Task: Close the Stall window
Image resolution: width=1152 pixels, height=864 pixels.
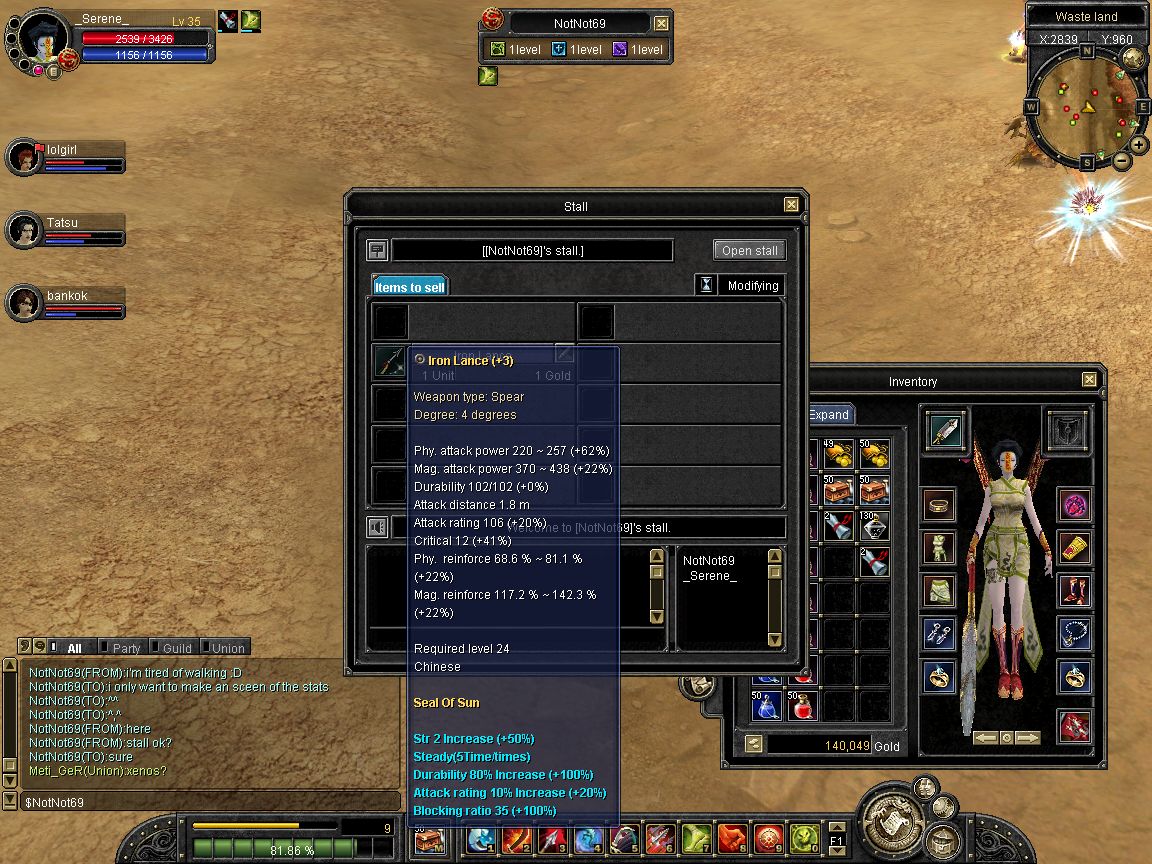Action: 791,205
